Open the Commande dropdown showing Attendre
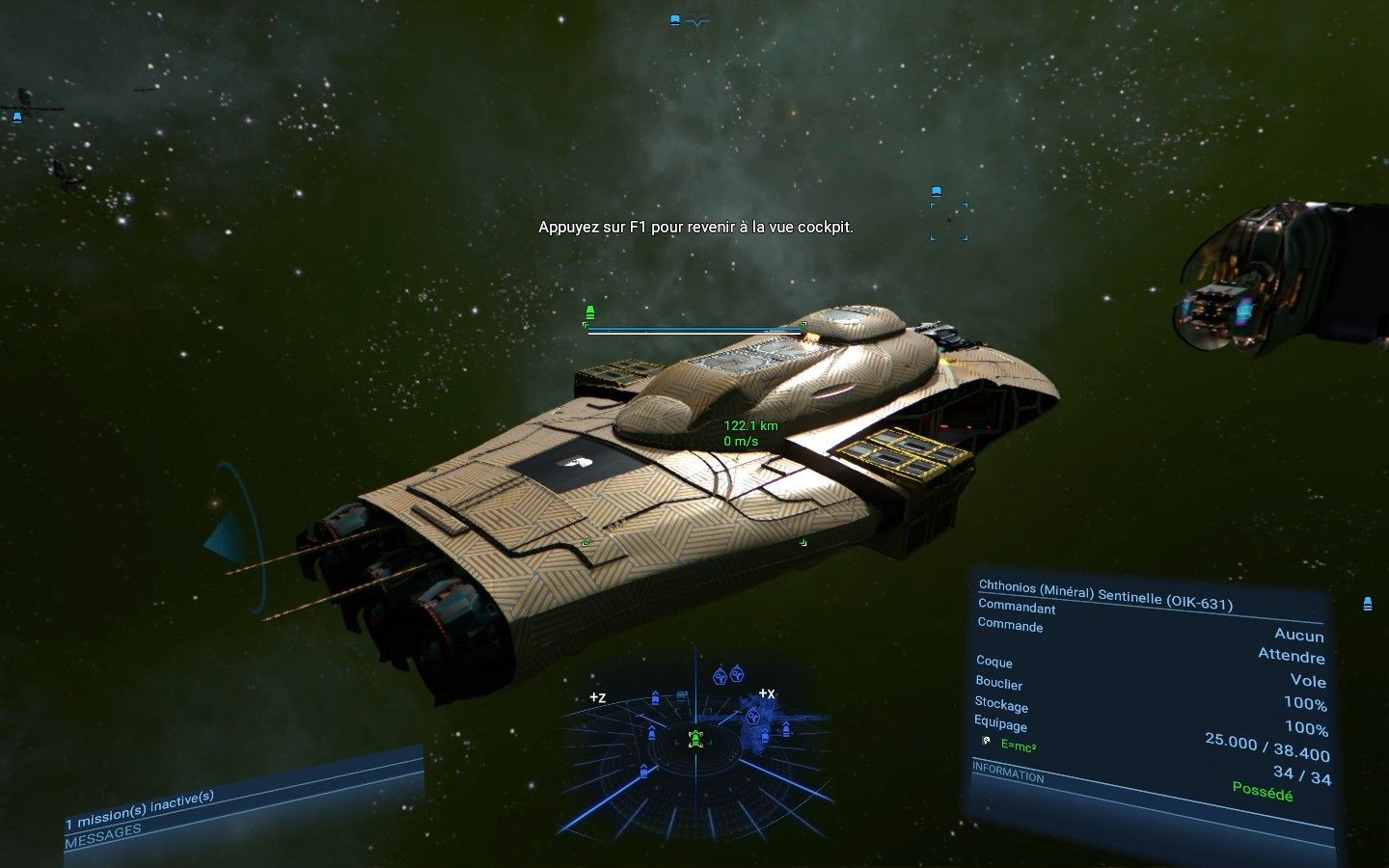This screenshot has height=868, width=1389. 1290,657
